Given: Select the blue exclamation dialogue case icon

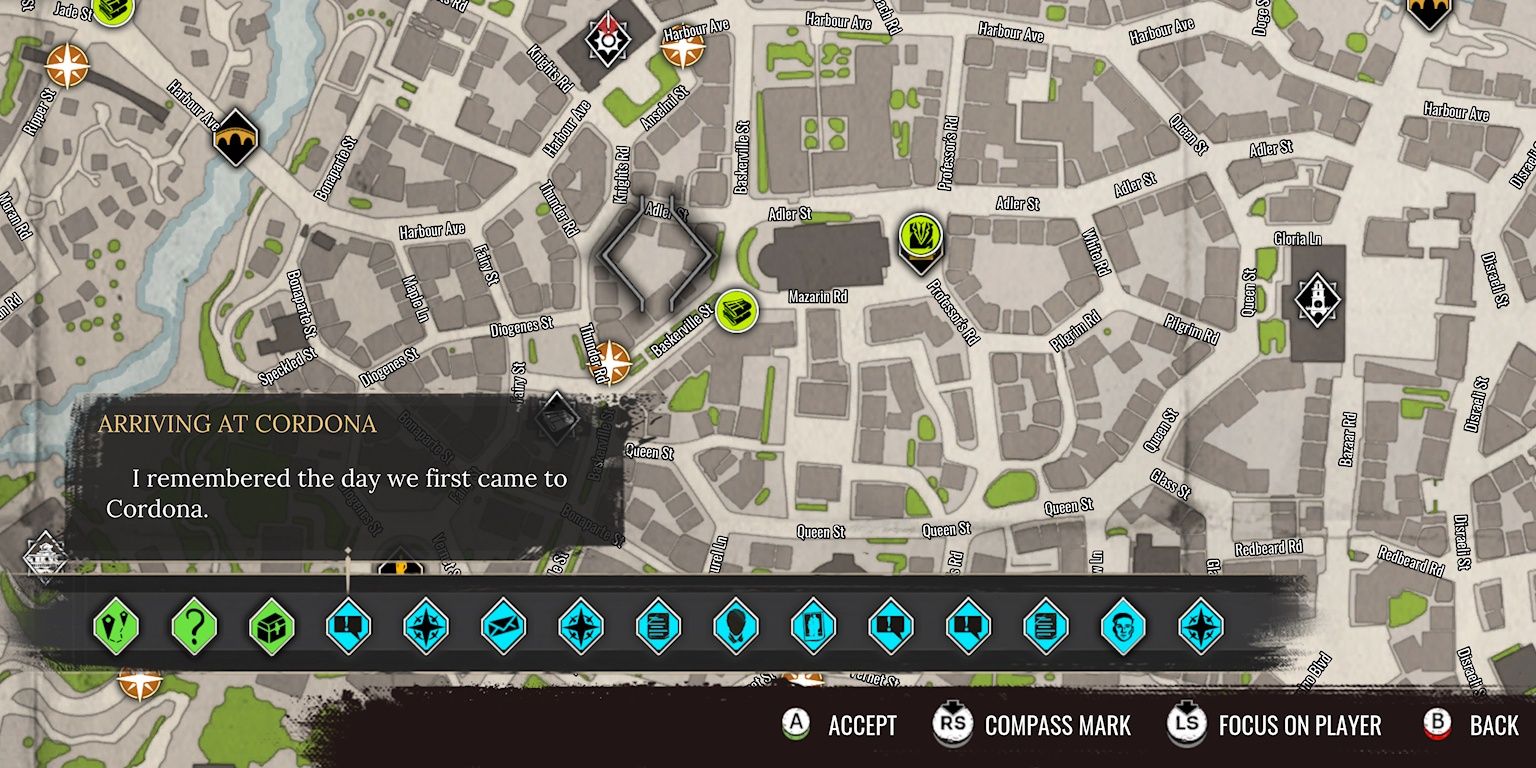Looking at the screenshot, I should (349, 627).
